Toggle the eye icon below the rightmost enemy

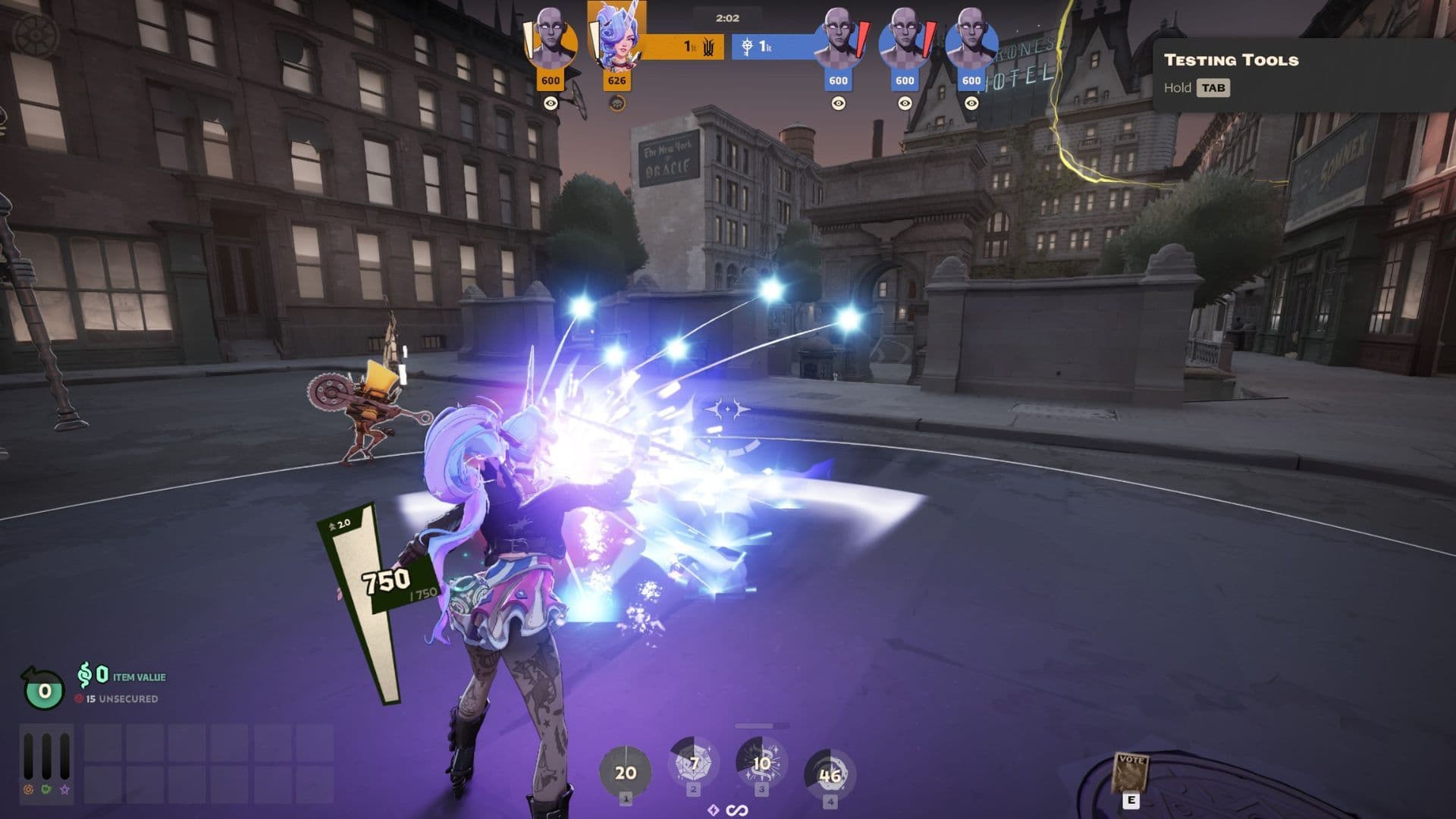click(971, 102)
